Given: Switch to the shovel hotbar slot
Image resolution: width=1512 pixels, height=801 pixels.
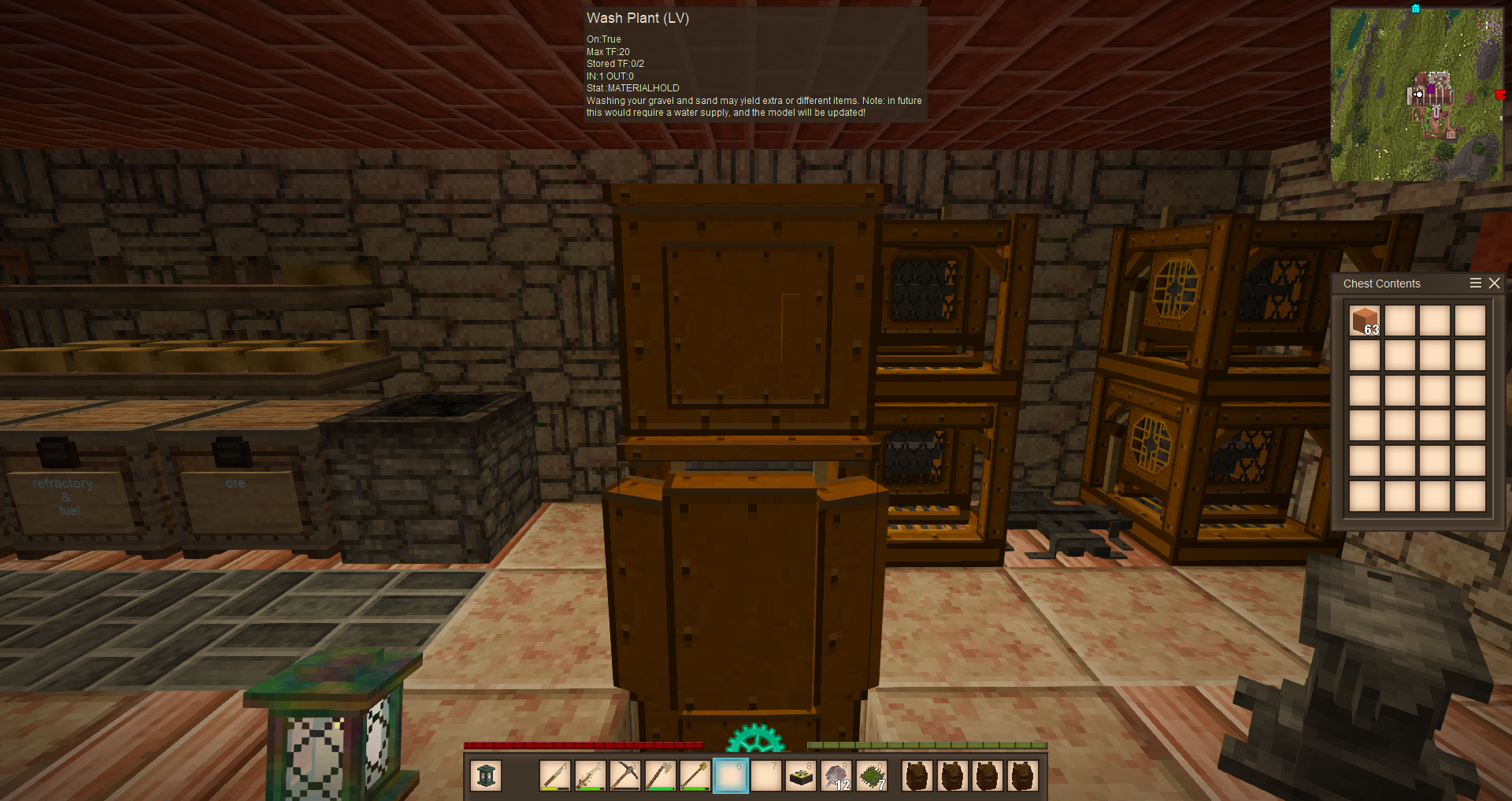Looking at the screenshot, I should click(695, 776).
